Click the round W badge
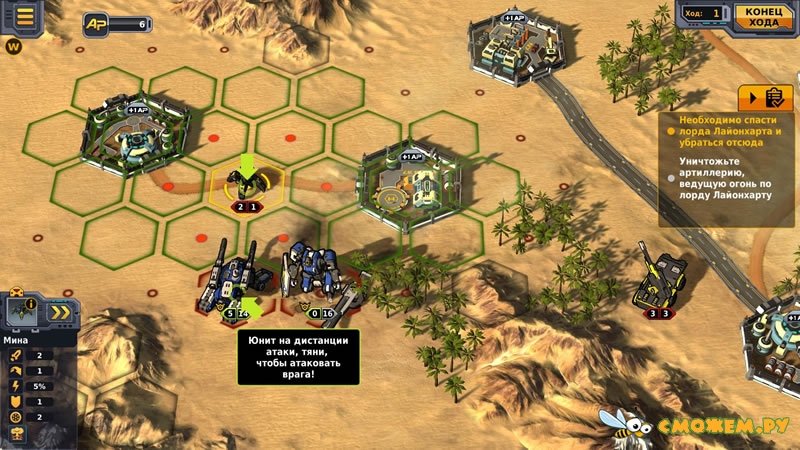This screenshot has width=800, height=450. click(14, 46)
